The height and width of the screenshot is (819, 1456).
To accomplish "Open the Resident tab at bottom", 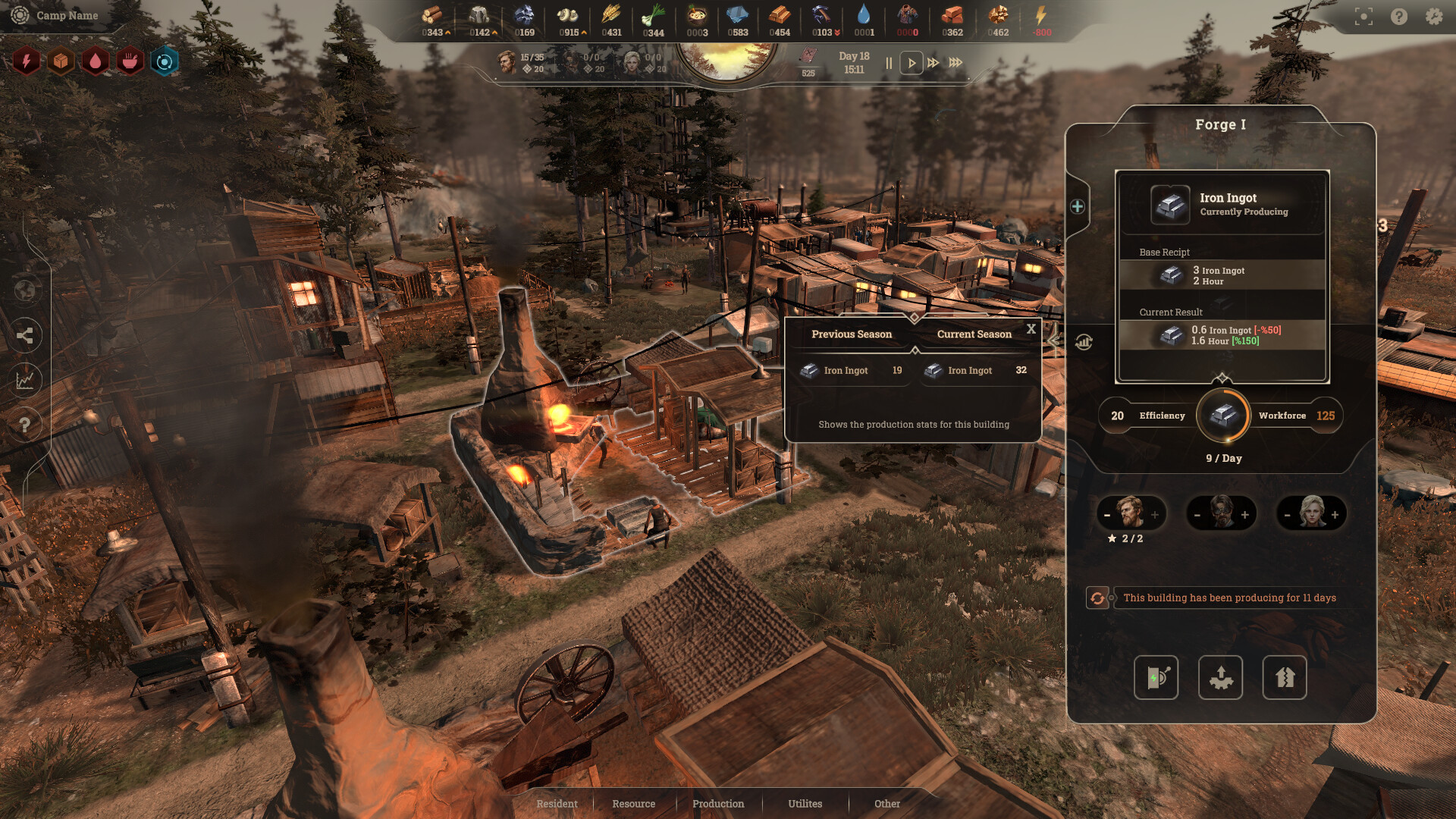I will 557,803.
